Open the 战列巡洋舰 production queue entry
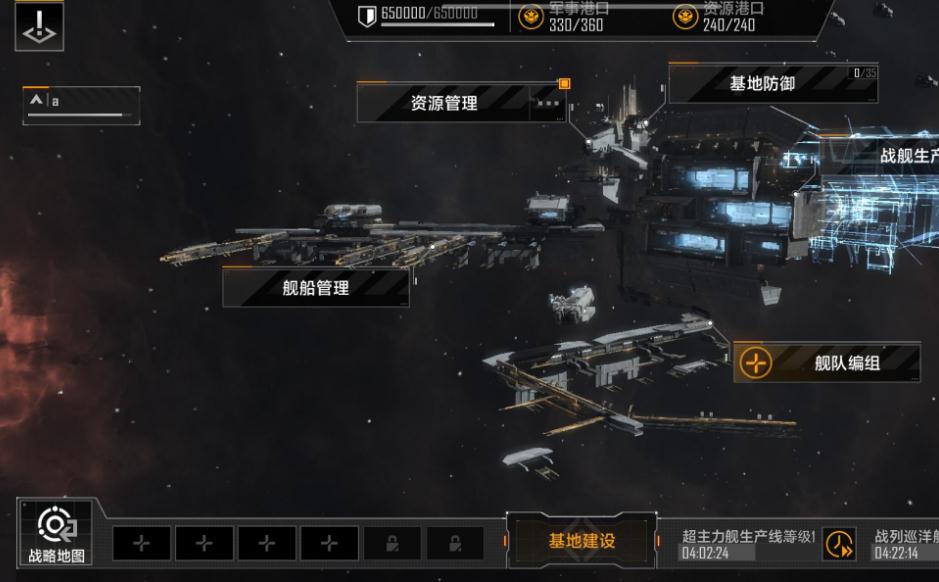The image size is (939, 582). pos(906,545)
